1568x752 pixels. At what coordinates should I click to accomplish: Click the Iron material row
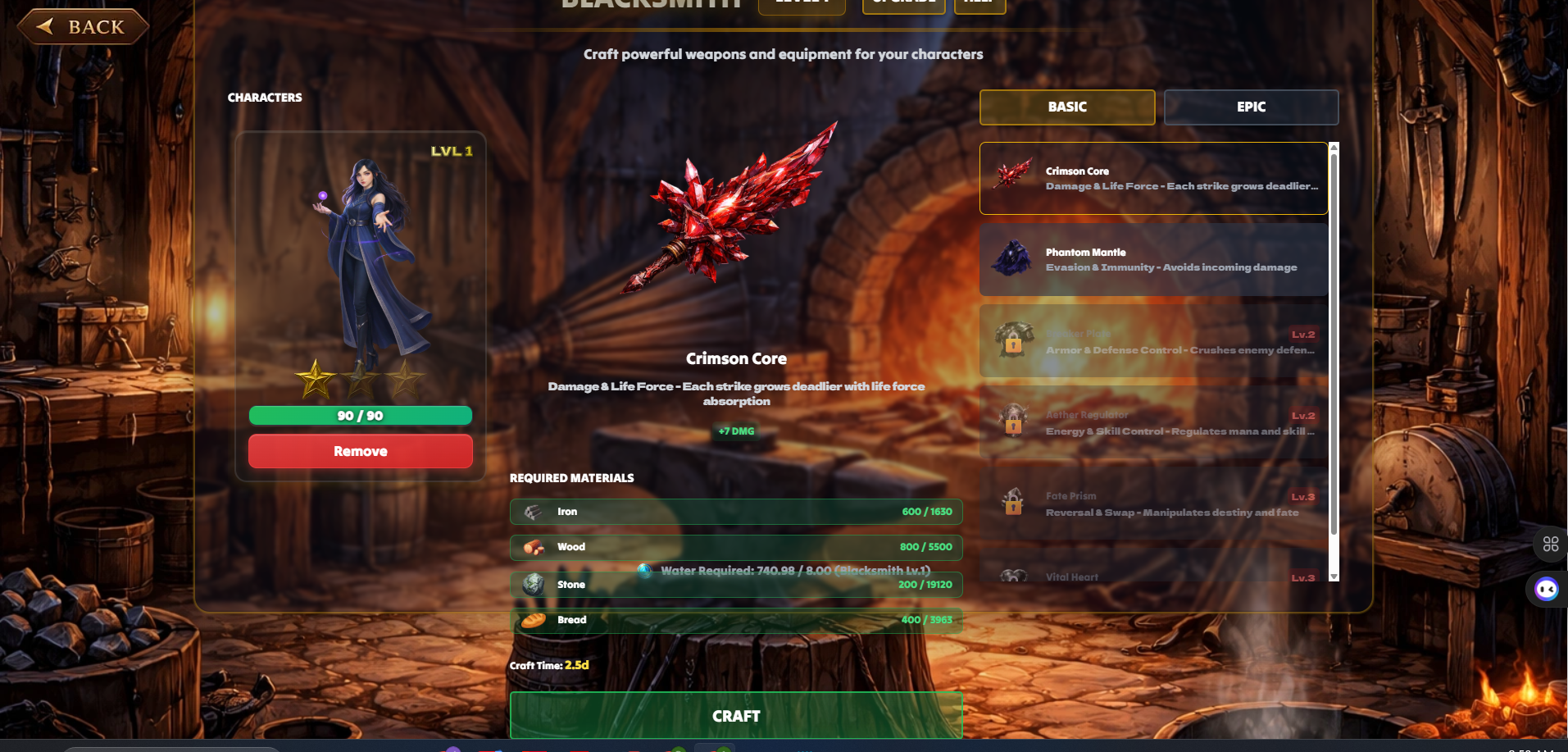735,512
